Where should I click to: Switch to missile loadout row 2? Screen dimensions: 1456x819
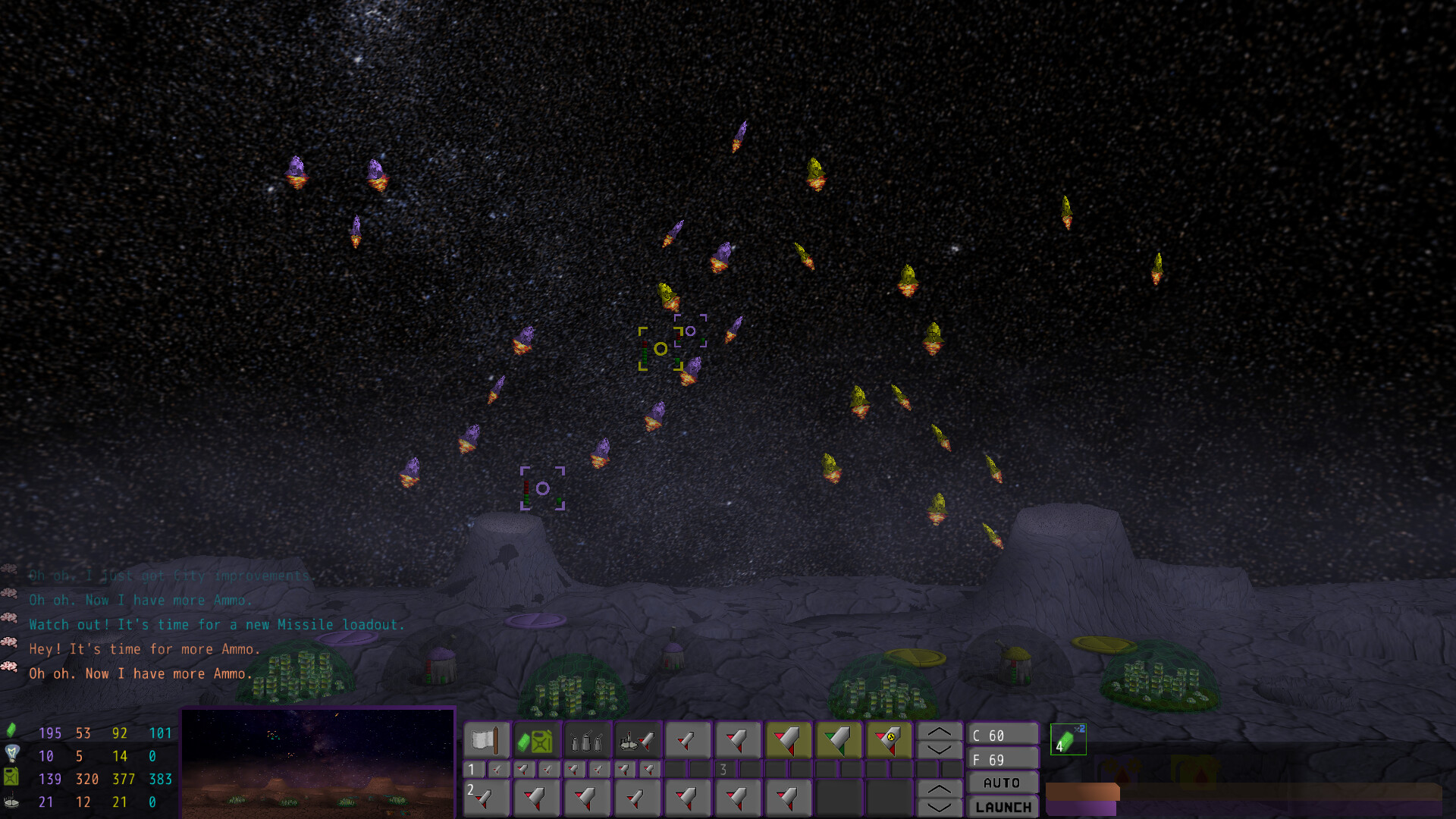[471, 790]
